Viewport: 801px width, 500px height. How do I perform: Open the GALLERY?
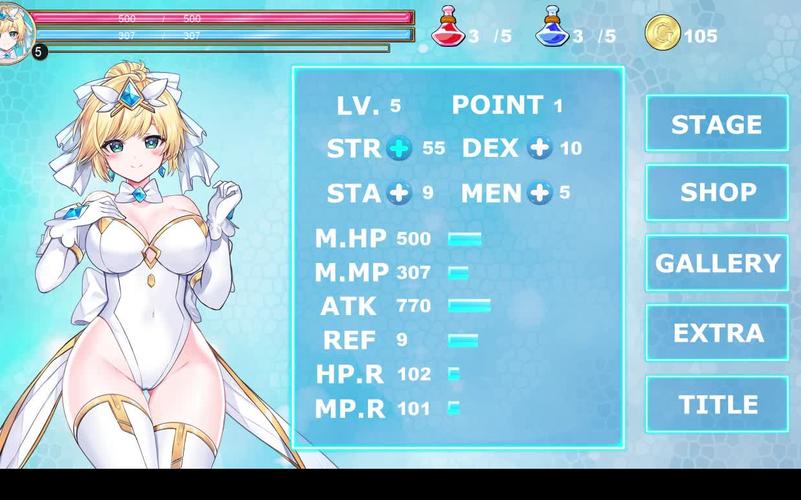[x=716, y=263]
